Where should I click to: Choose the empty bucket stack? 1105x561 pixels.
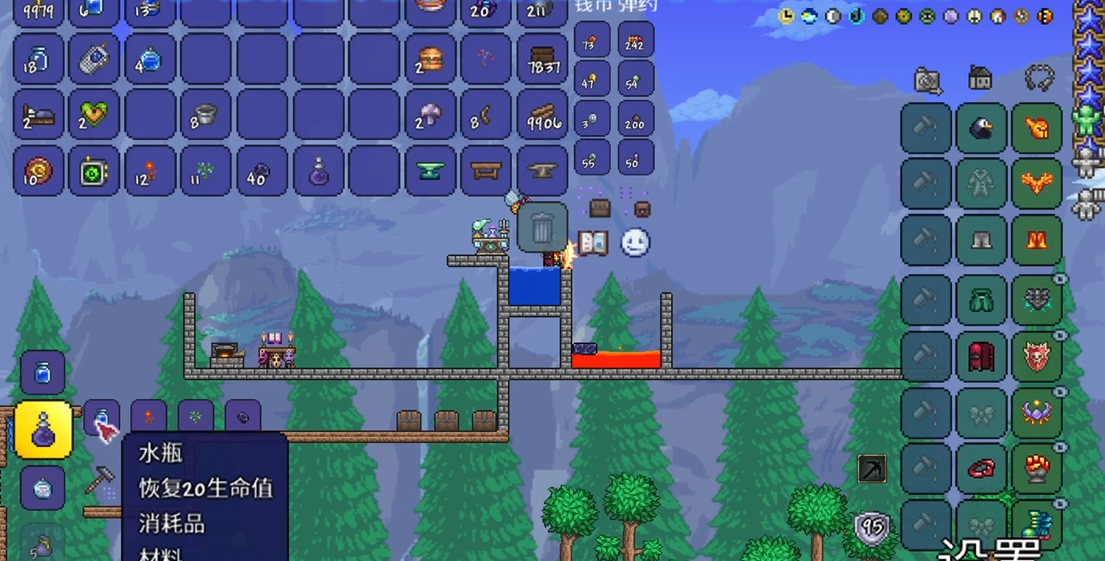pyautogui.click(x=205, y=116)
